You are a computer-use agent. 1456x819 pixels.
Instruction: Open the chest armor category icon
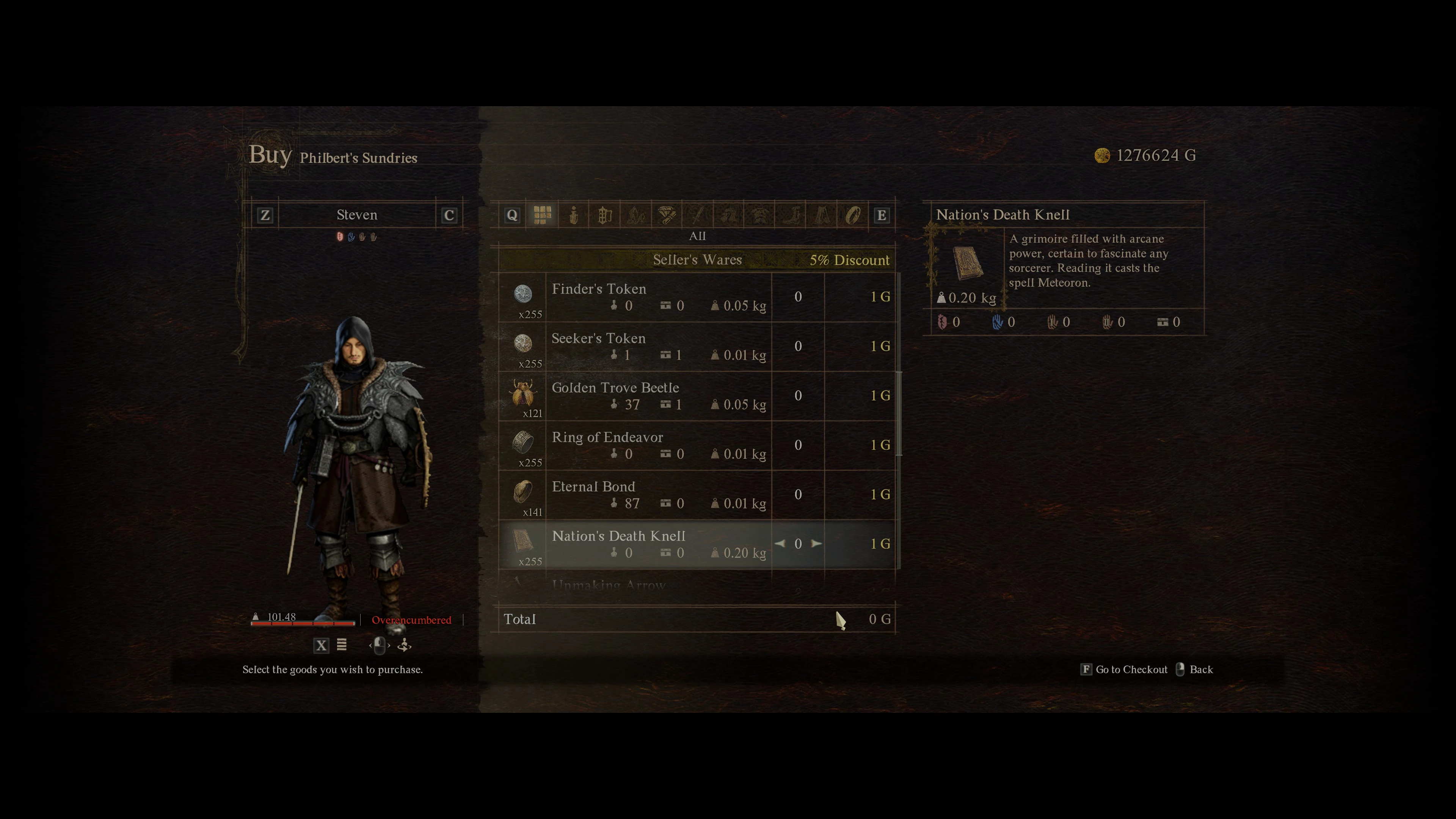pos(761,214)
